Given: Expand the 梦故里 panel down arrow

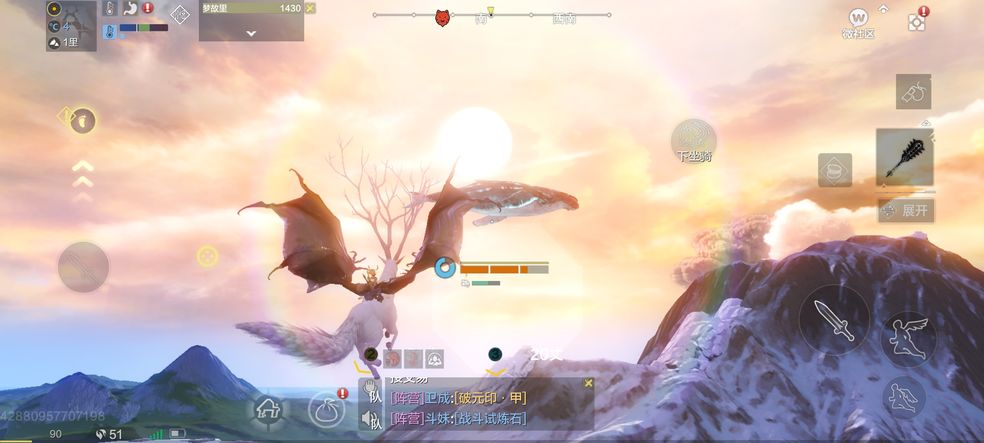Looking at the screenshot, I should (x=251, y=32).
